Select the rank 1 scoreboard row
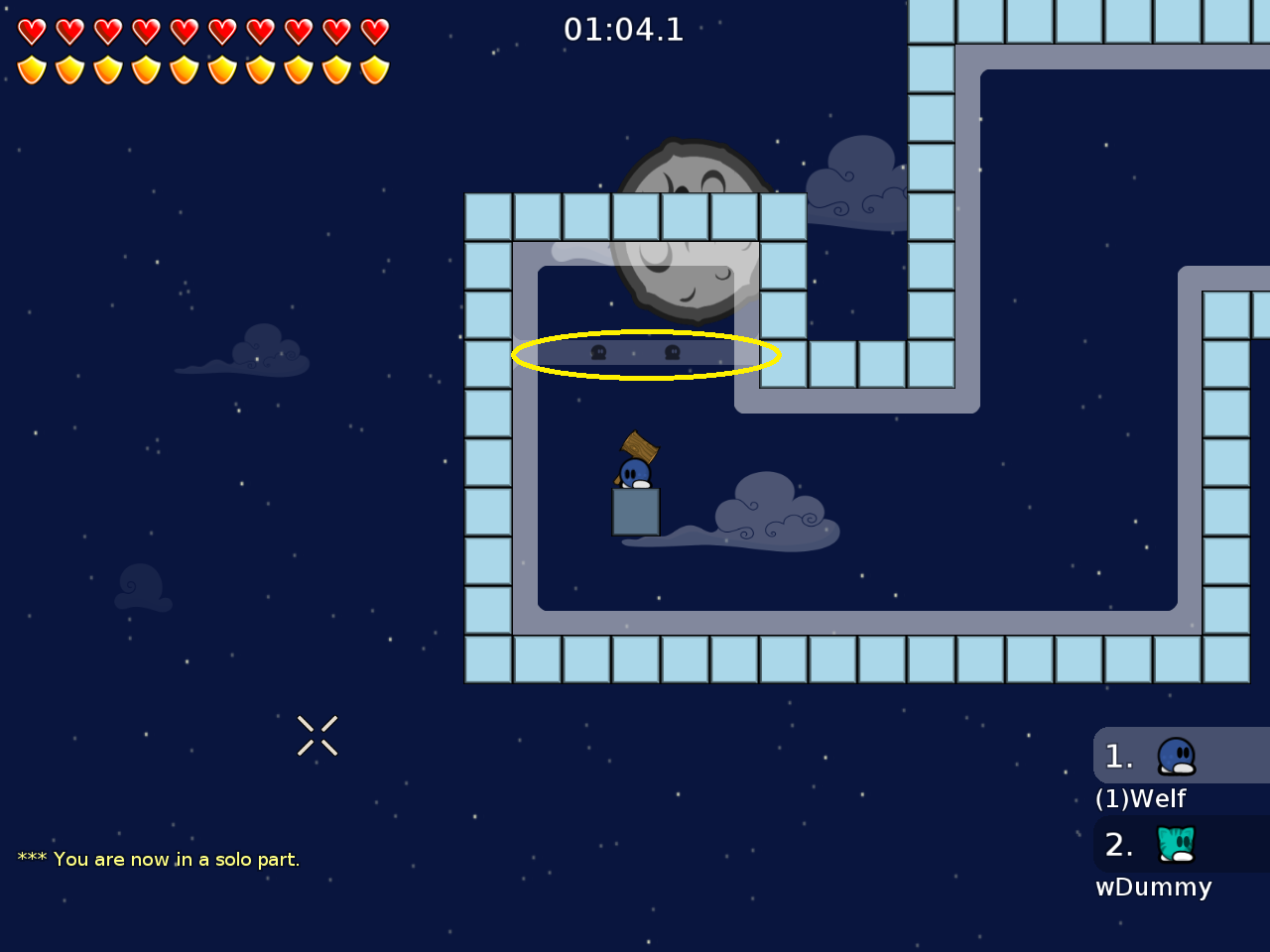The height and width of the screenshot is (952, 1270). [1181, 755]
